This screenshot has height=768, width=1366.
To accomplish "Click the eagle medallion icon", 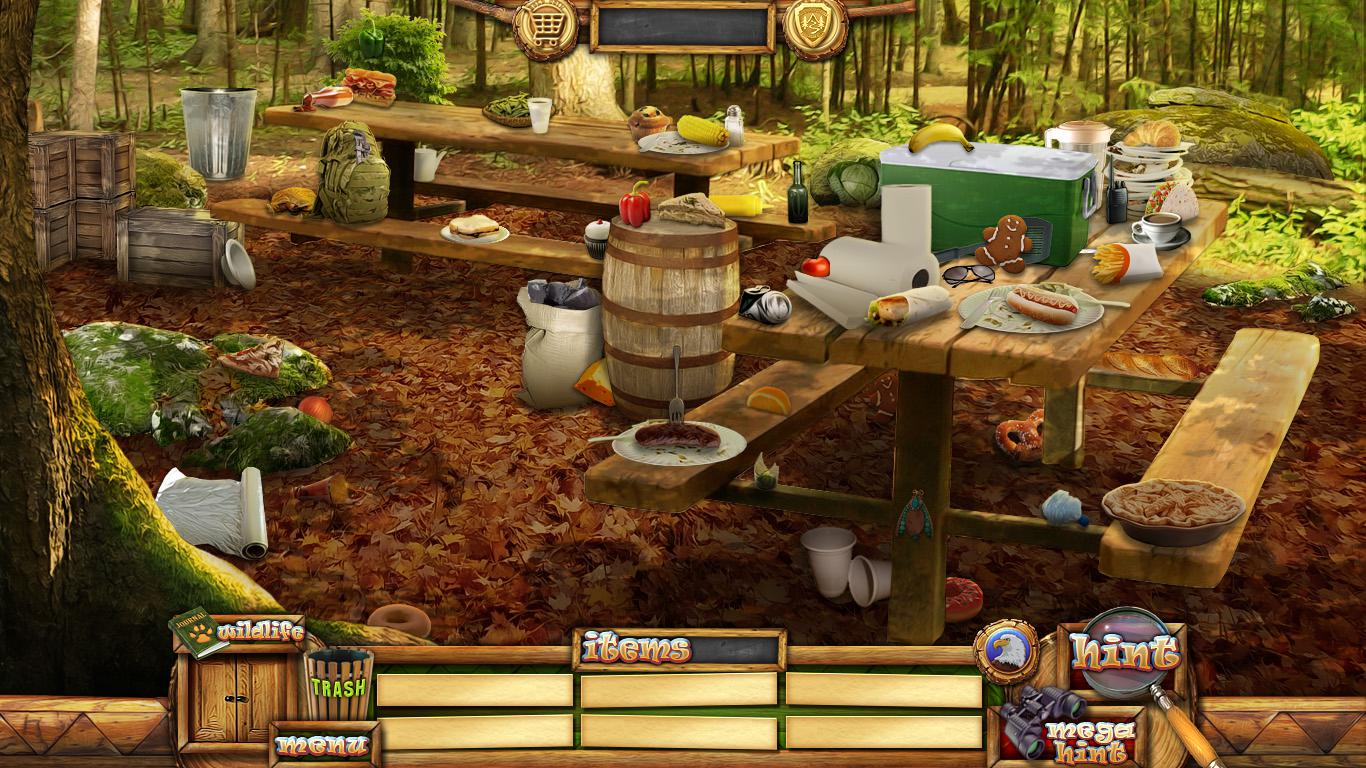I will pyautogui.click(x=1006, y=651).
